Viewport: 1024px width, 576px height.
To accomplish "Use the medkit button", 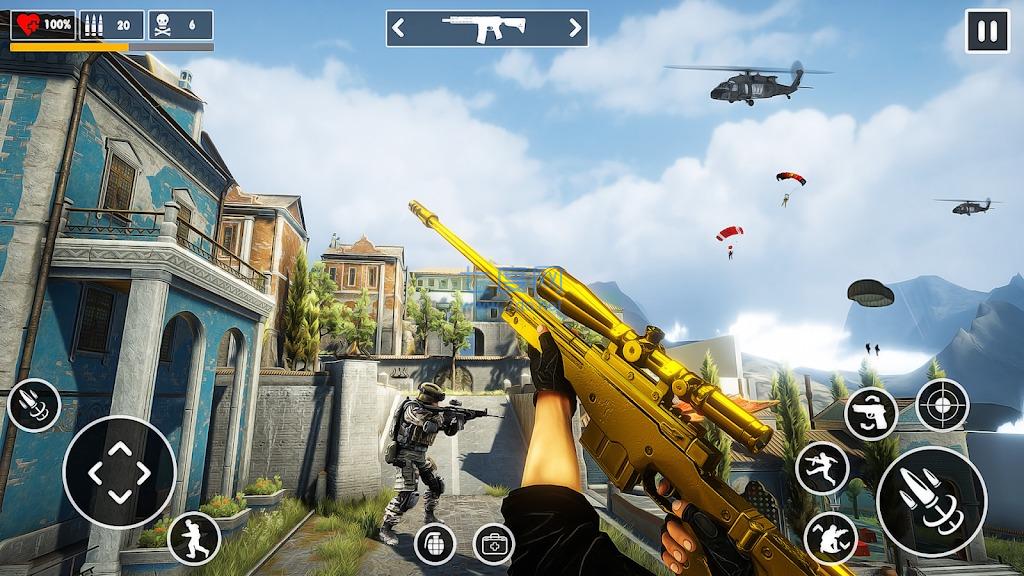I will point(493,543).
